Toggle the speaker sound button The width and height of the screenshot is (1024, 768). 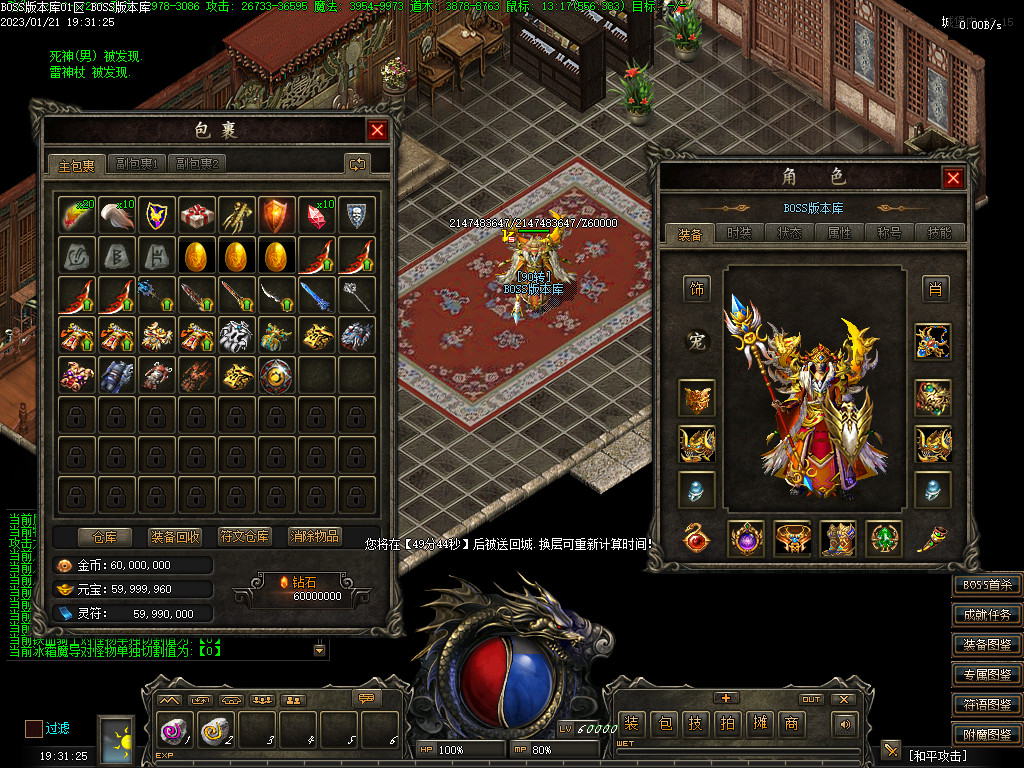[846, 723]
